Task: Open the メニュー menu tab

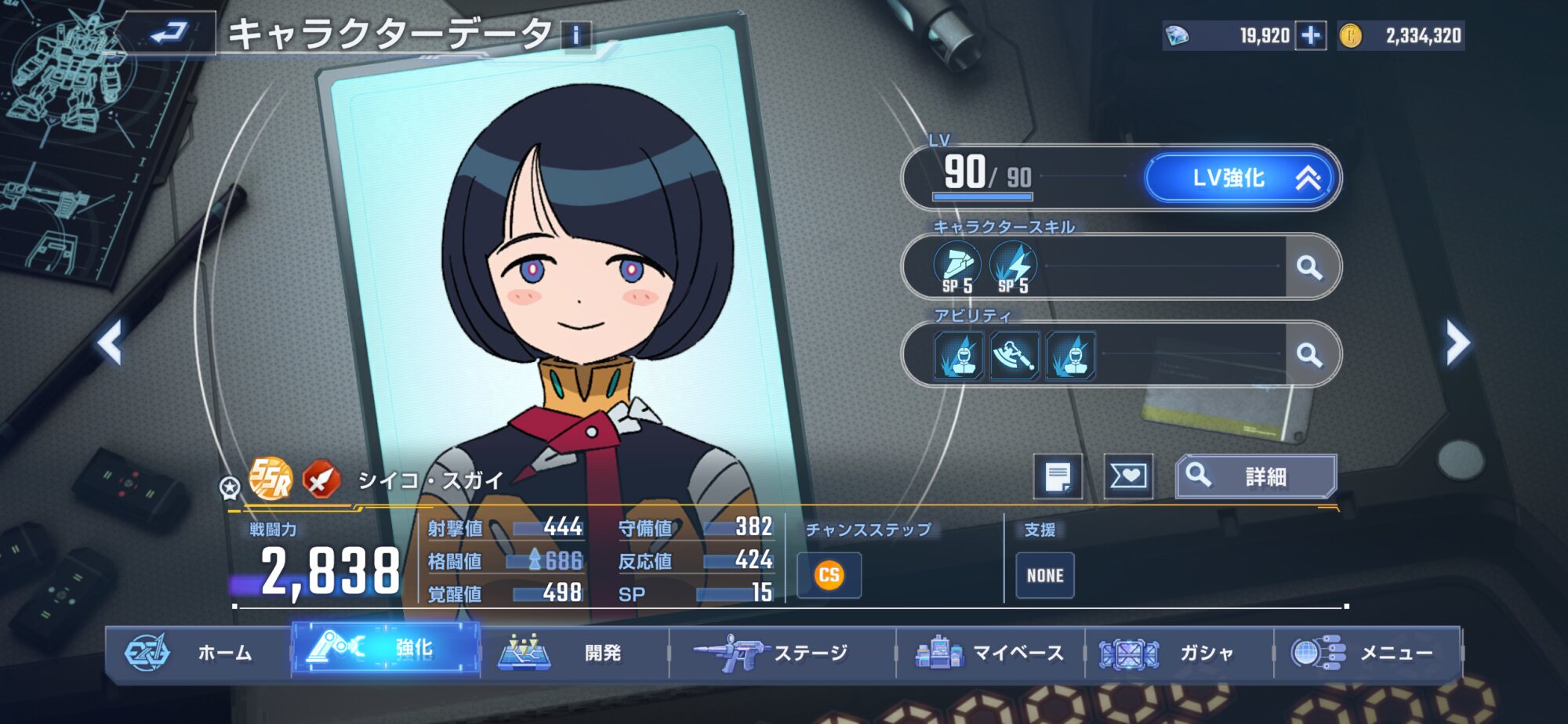Action: click(1367, 652)
